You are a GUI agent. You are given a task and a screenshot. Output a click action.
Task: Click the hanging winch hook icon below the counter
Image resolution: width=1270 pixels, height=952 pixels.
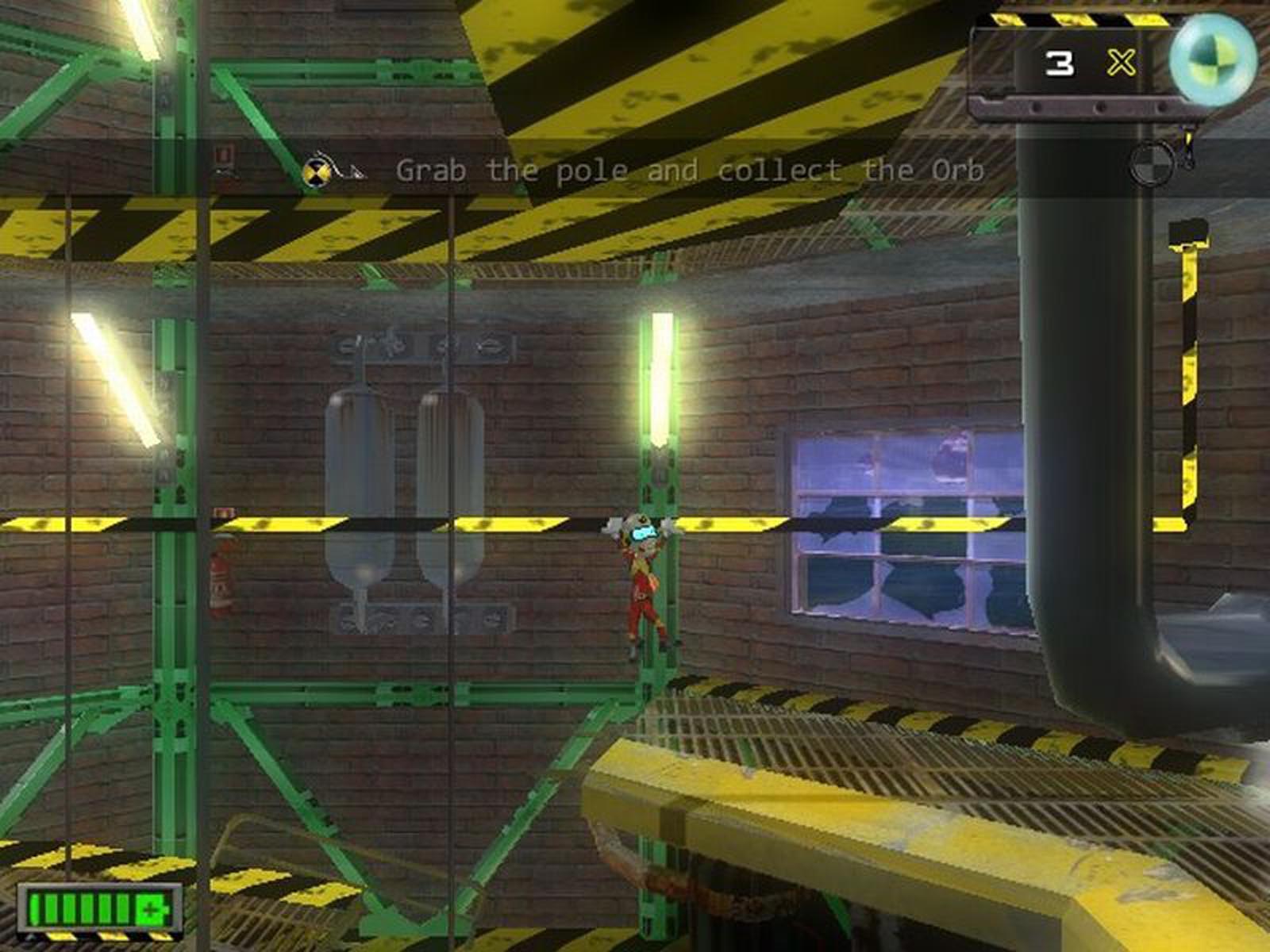tap(1188, 147)
